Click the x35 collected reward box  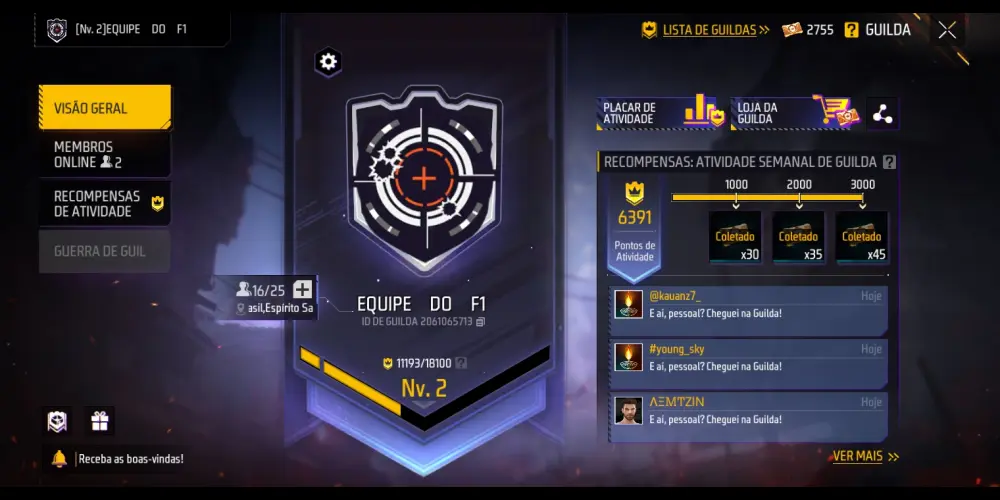pos(798,238)
